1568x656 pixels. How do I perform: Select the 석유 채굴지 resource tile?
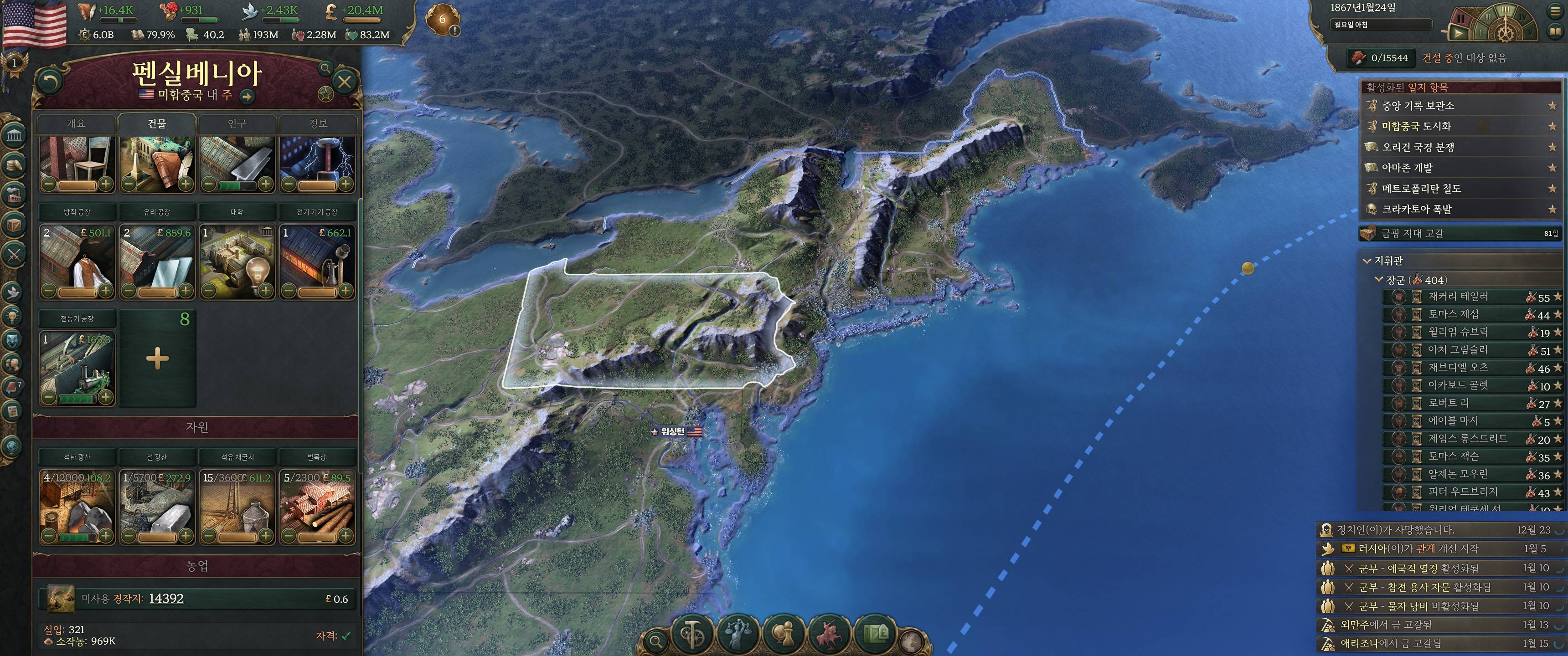click(x=237, y=505)
